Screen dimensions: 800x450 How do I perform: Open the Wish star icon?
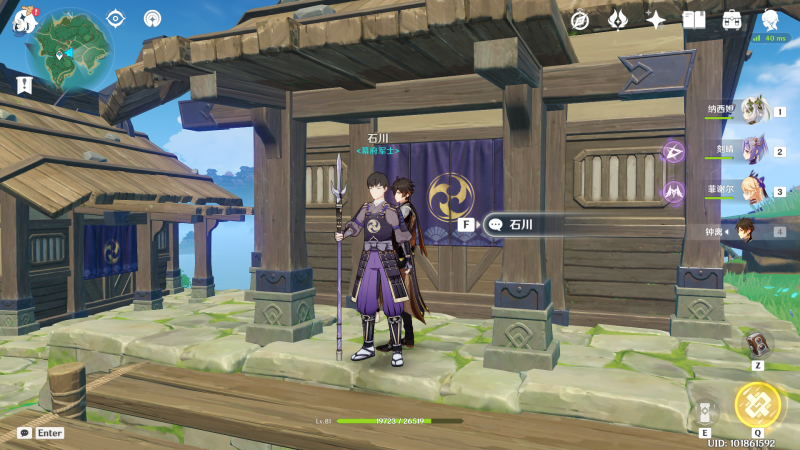[656, 20]
